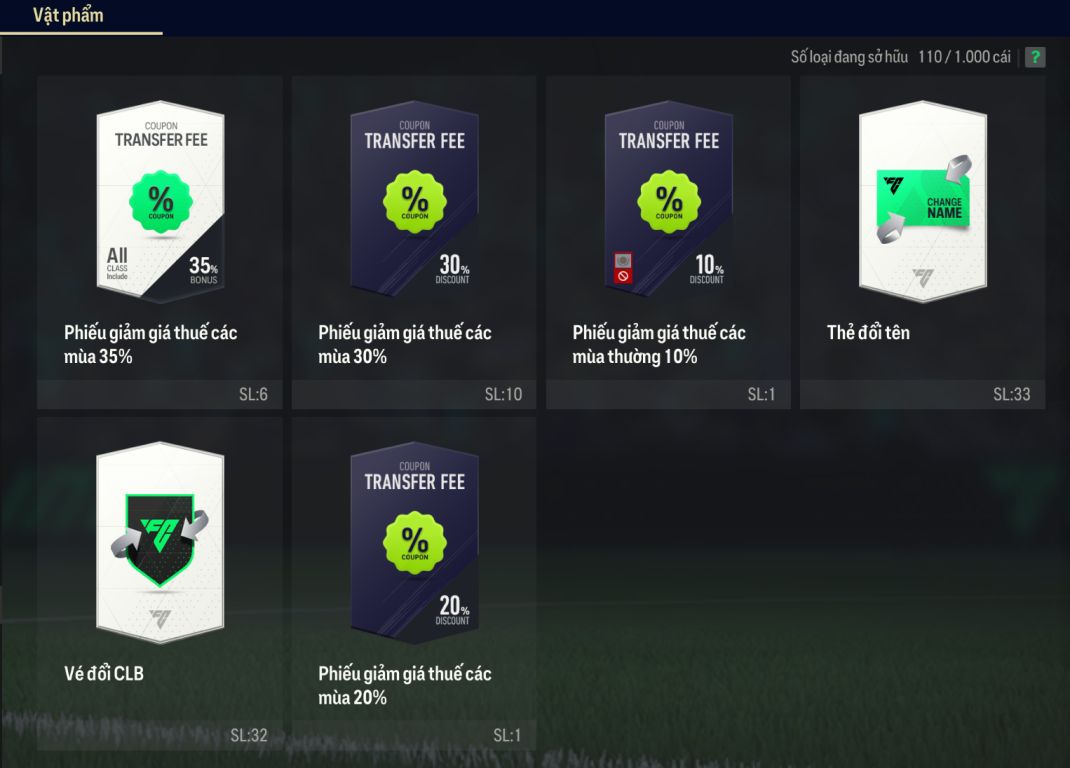The image size is (1070, 768).
Task: Open the green question mark help button
Action: coord(1035,57)
